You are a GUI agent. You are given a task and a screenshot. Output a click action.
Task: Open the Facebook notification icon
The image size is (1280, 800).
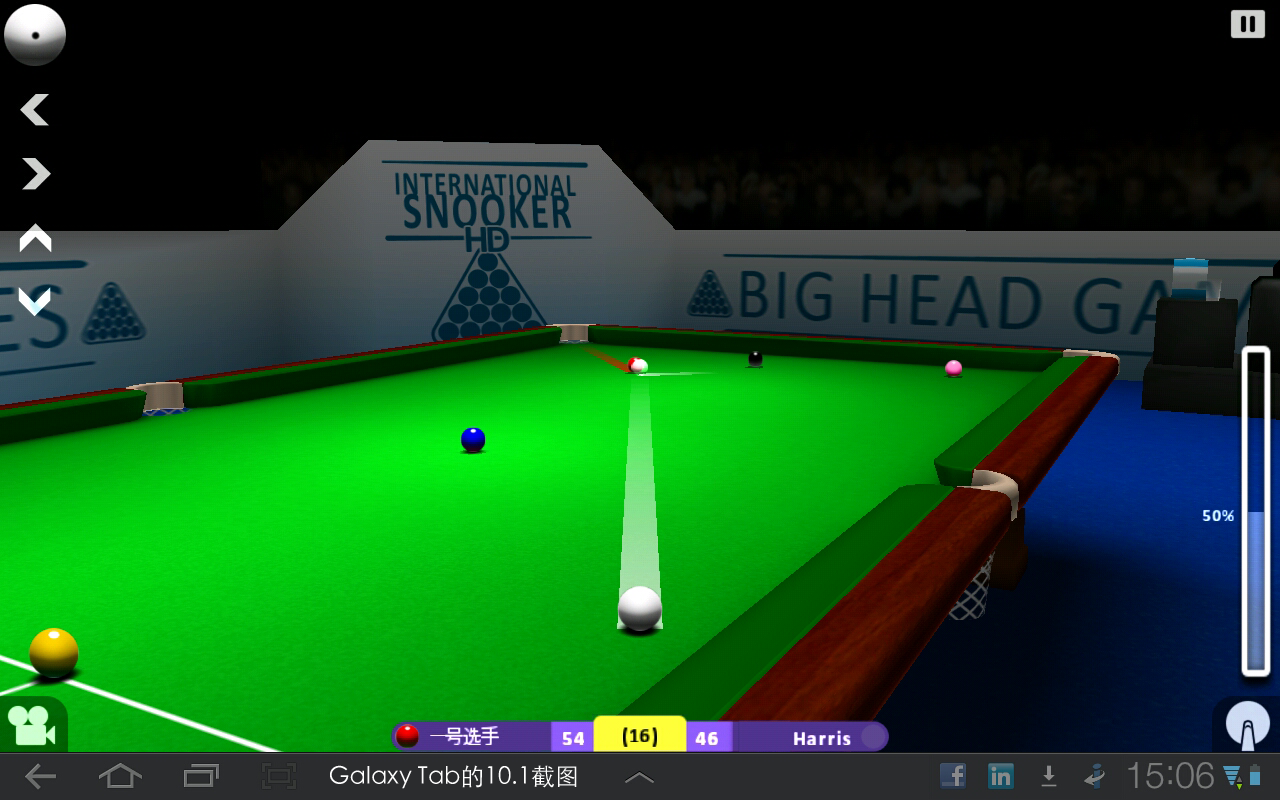952,775
